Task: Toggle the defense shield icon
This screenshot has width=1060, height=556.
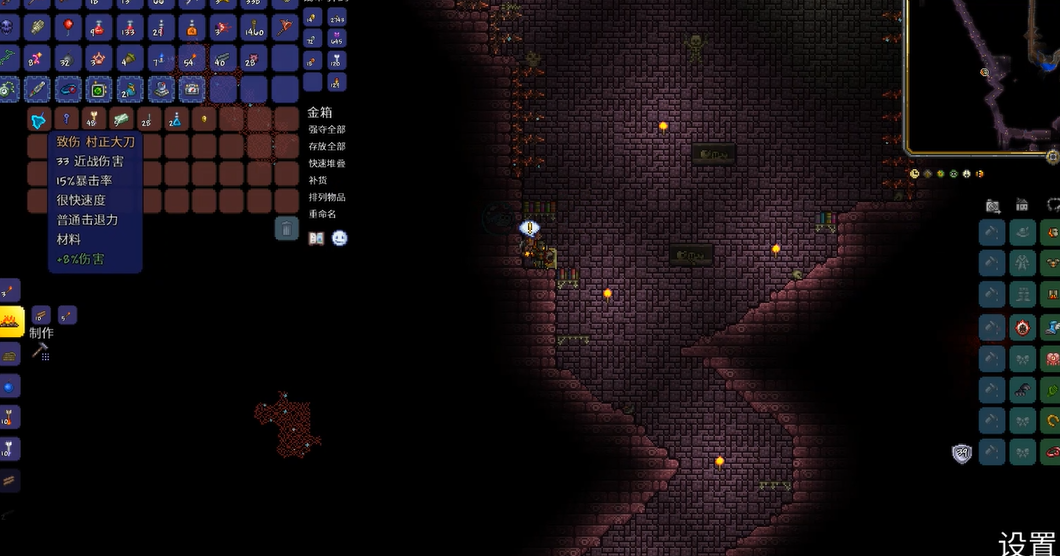Action: tap(962, 453)
